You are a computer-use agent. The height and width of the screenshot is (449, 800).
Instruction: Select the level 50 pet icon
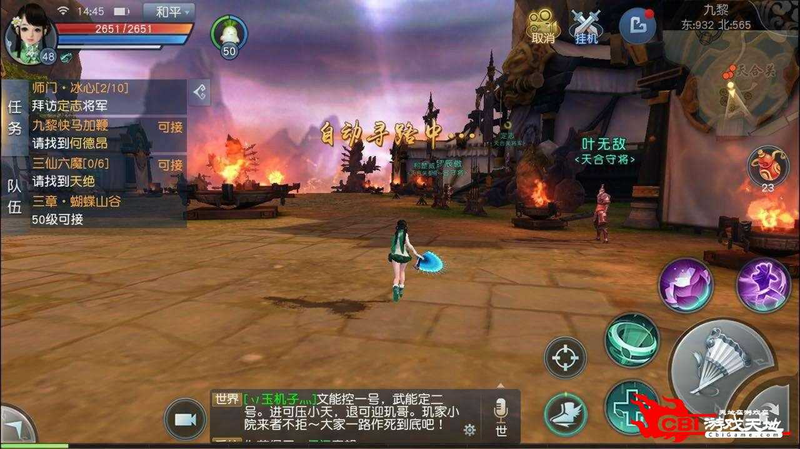tap(229, 35)
